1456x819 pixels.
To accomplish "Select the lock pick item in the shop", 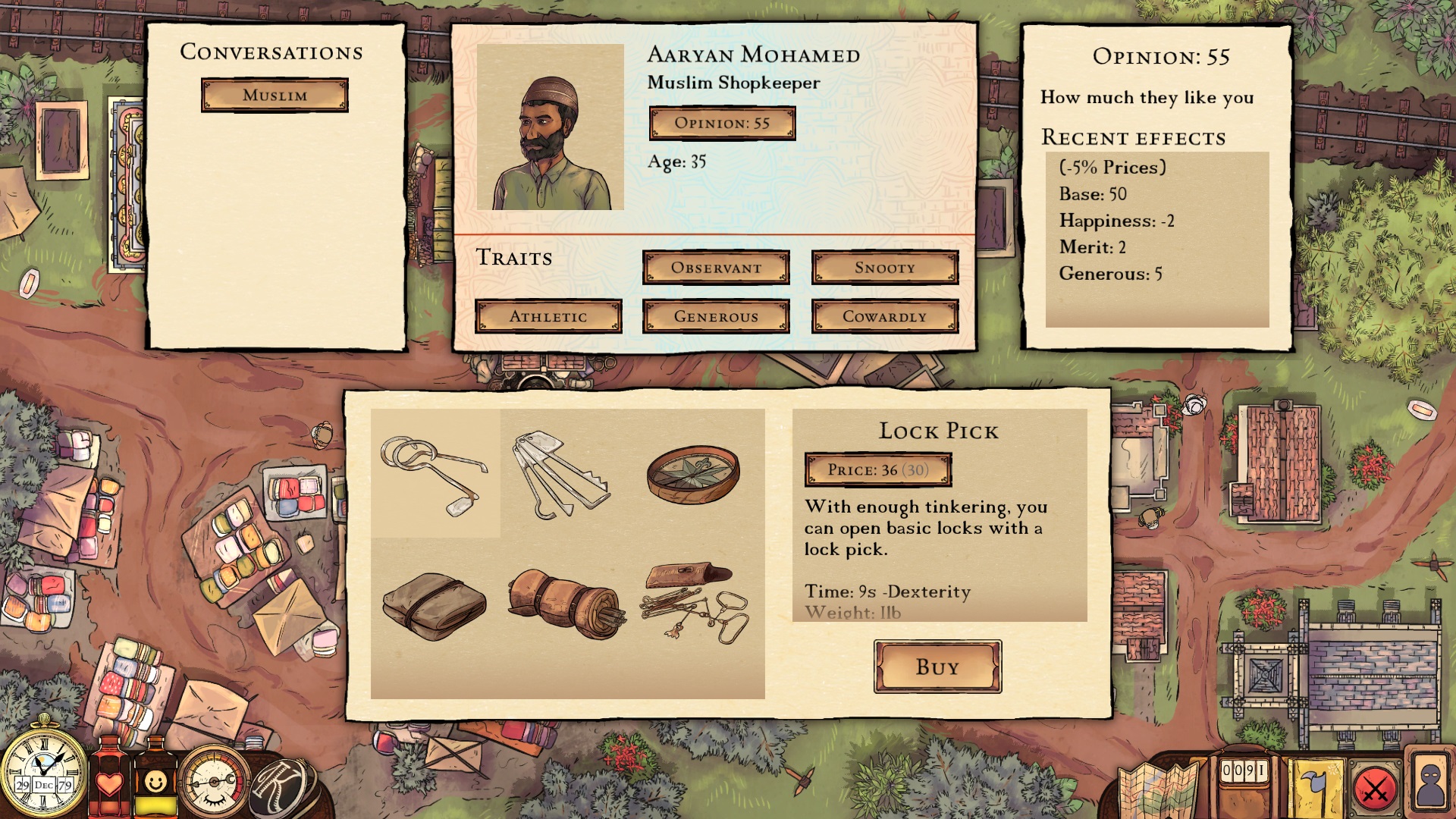I will click(435, 474).
